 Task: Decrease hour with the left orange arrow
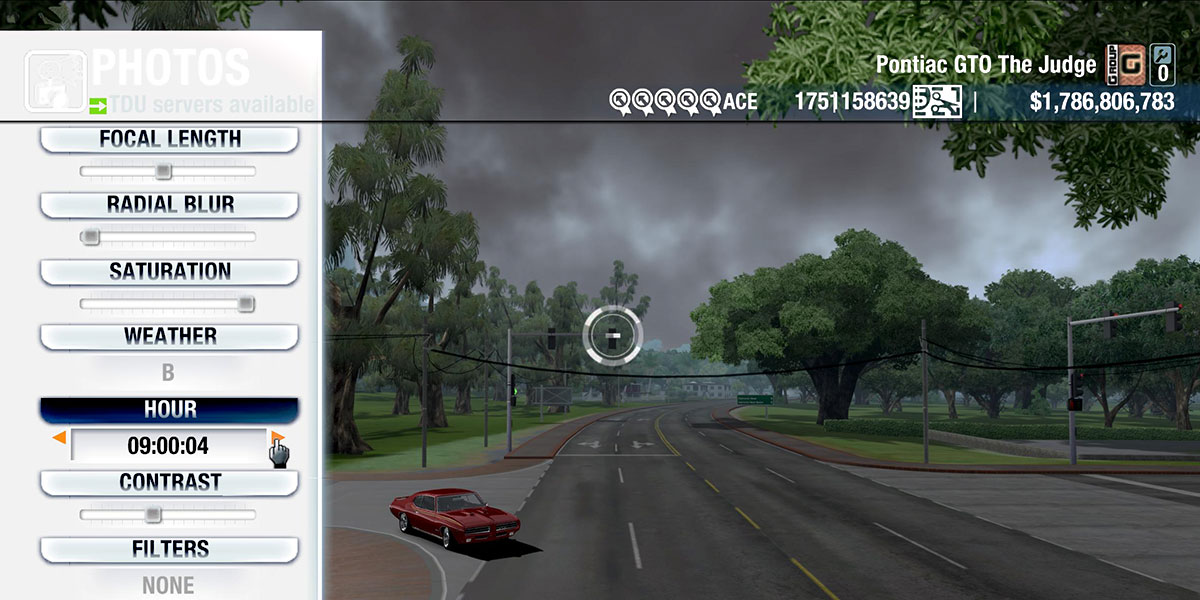(x=60, y=438)
